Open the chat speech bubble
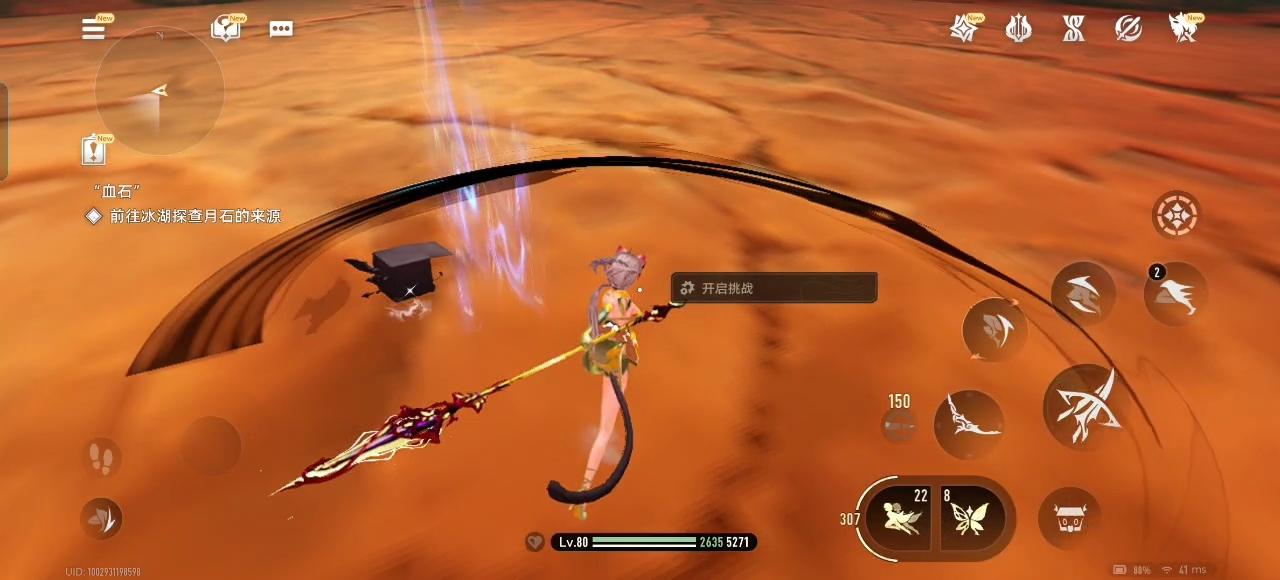Image resolution: width=1280 pixels, height=580 pixels. coord(281,29)
